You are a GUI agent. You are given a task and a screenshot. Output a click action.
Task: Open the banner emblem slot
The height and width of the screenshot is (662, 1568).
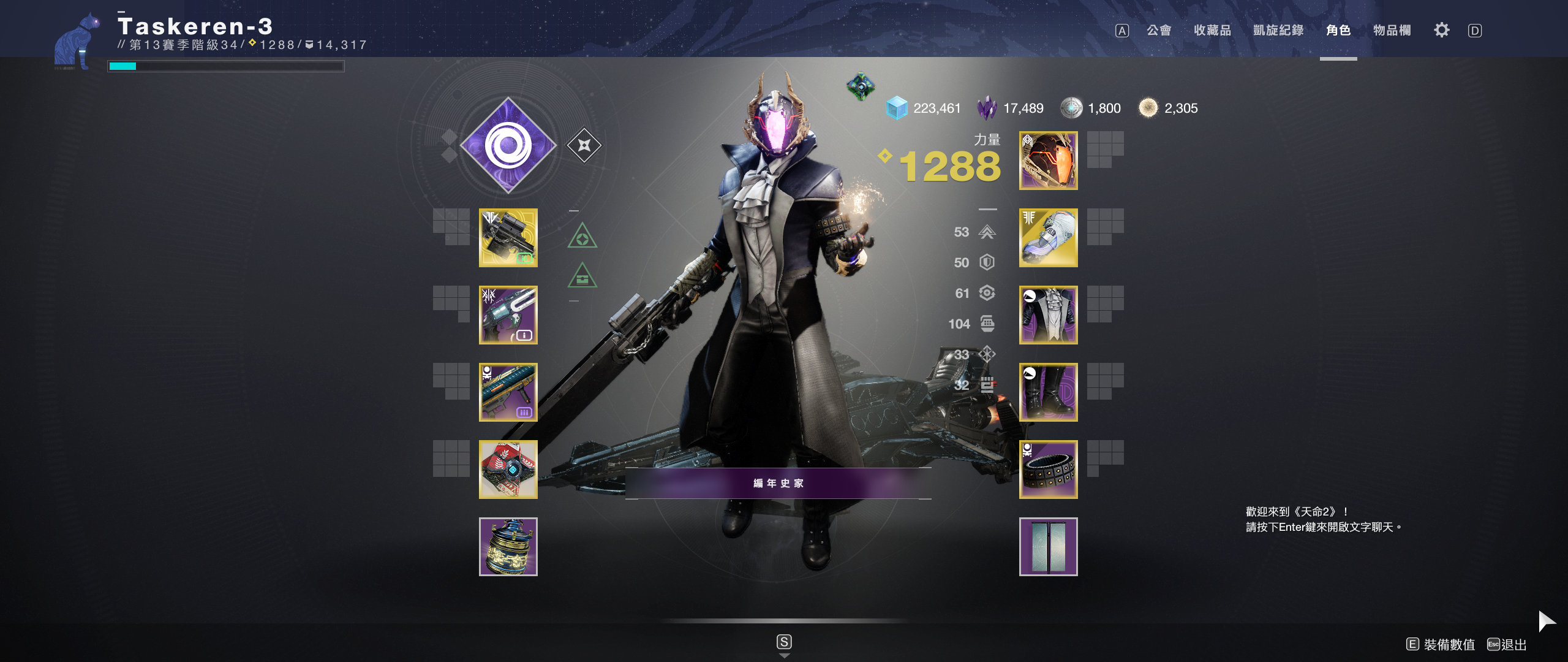[1048, 547]
